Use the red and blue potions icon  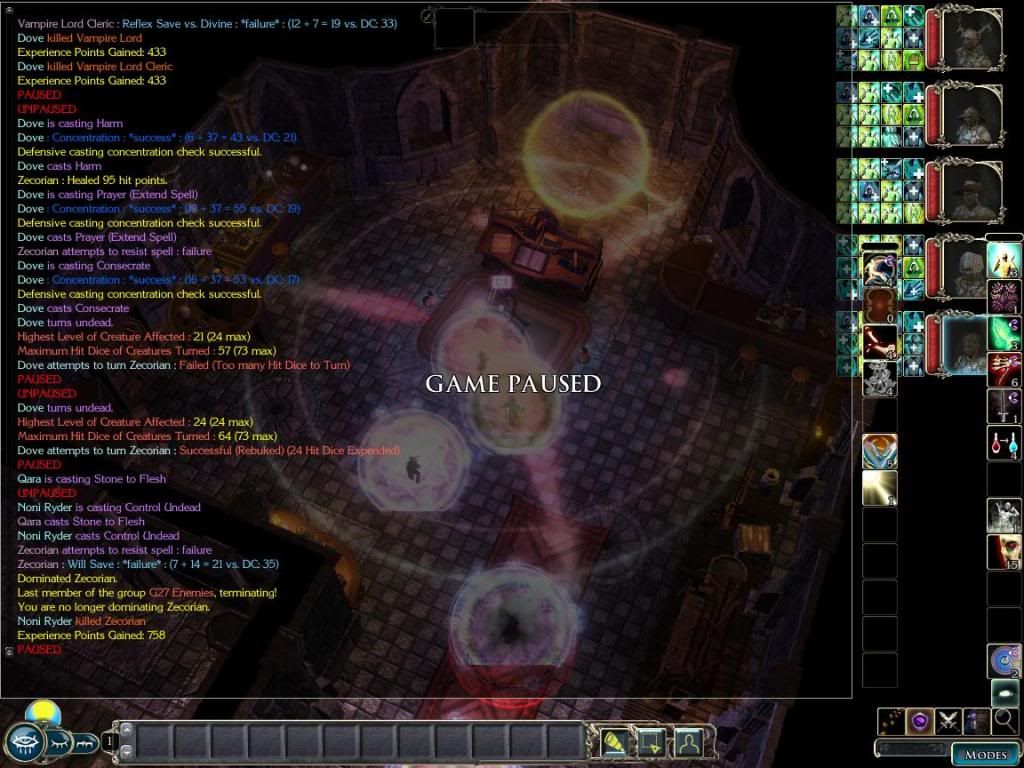1004,442
